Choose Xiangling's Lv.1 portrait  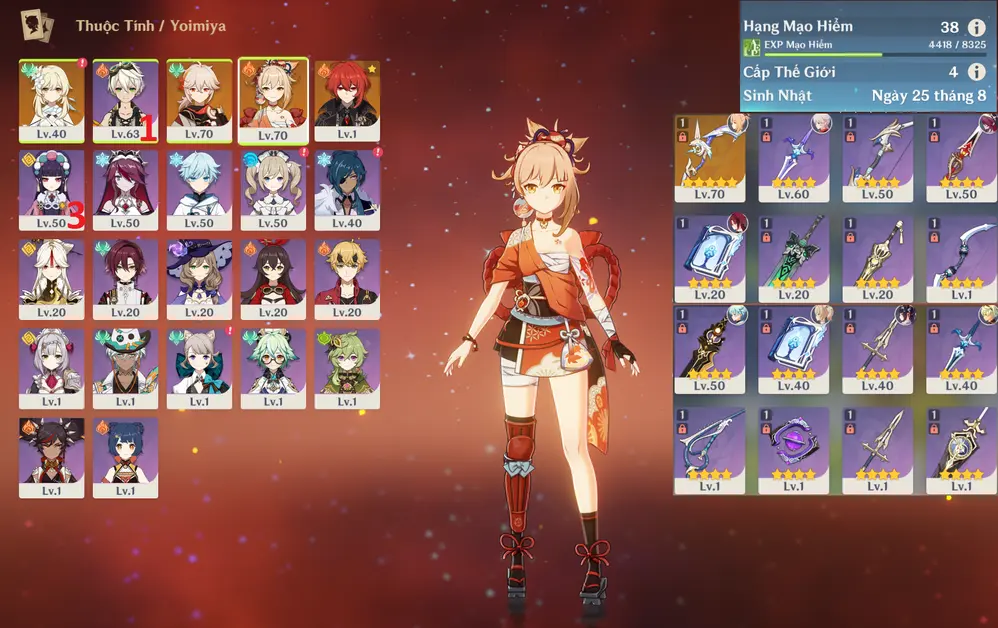[125, 456]
